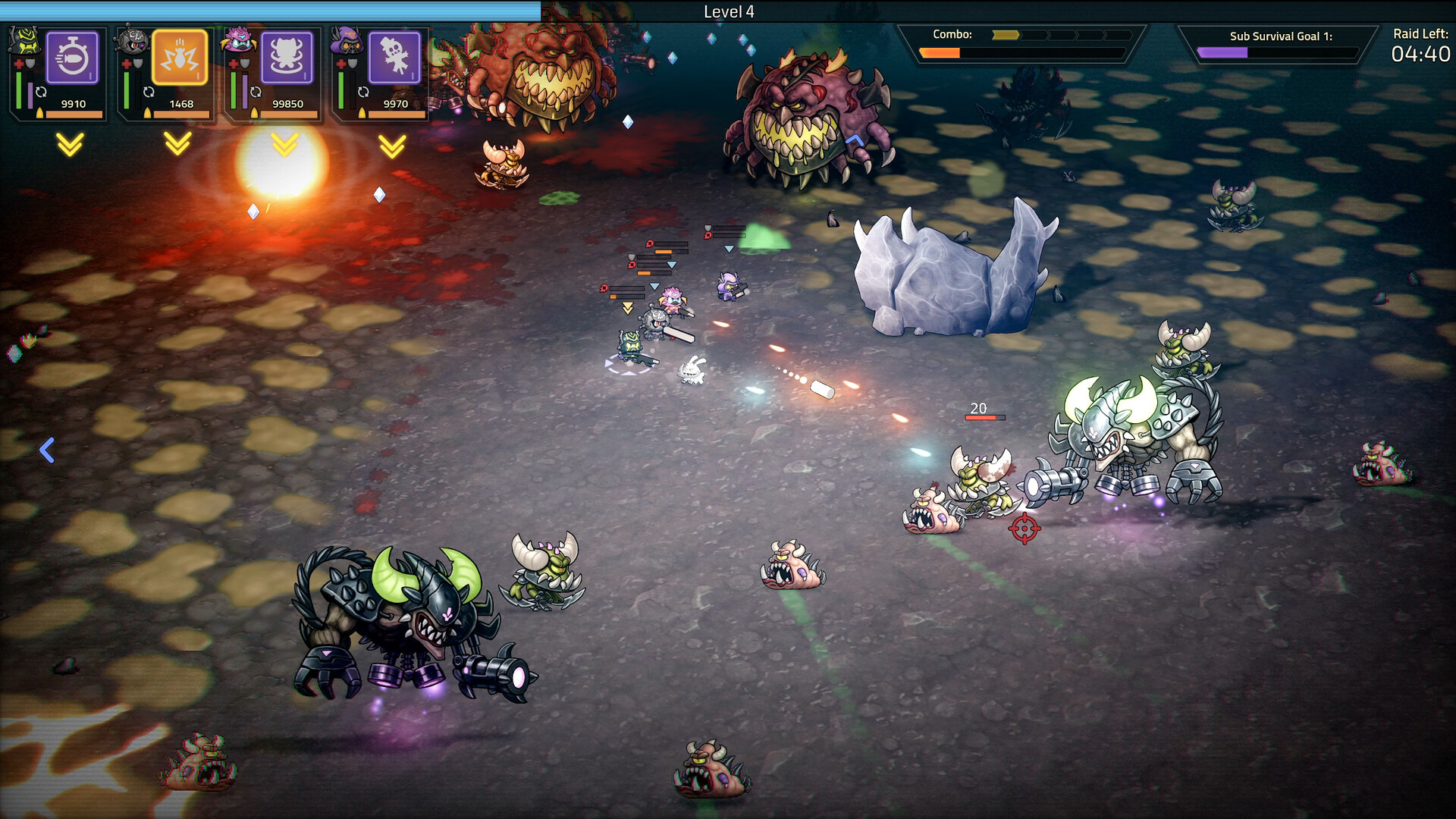The height and width of the screenshot is (819, 1456).
Task: Toggle the red health cross on second hero
Action: coord(126,63)
